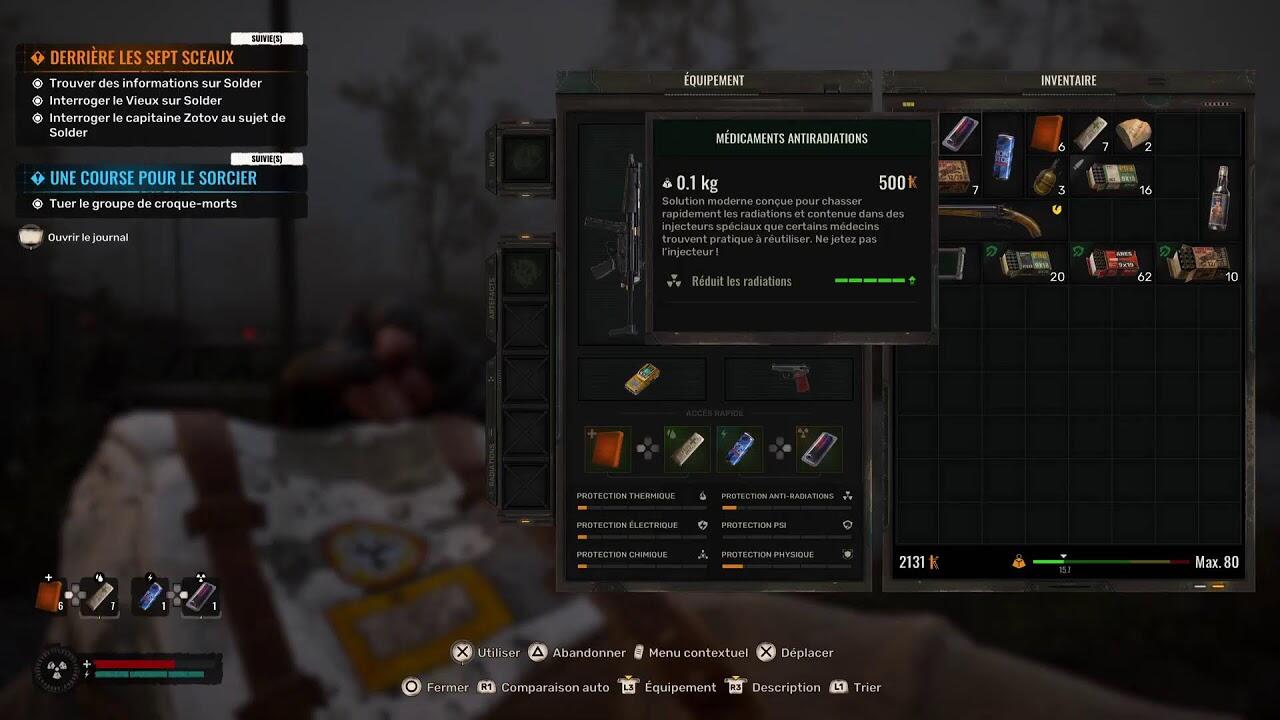This screenshot has width=1280, height=720.
Task: Click the orange medkit in the Accès rapide row
Action: 607,450
